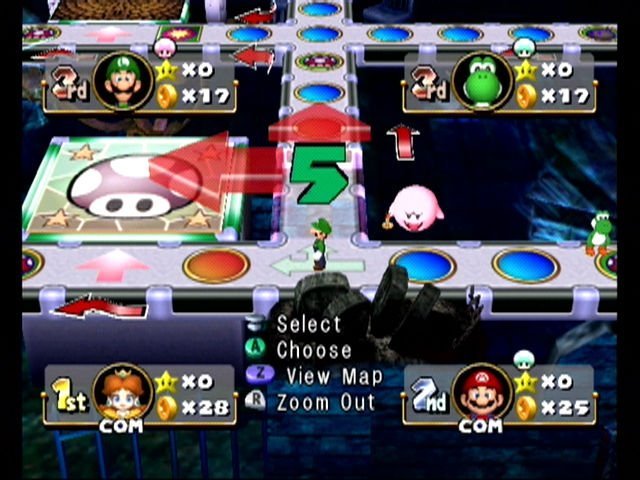
Task: Click Mario's portrait in his status panel
Action: pos(483,392)
